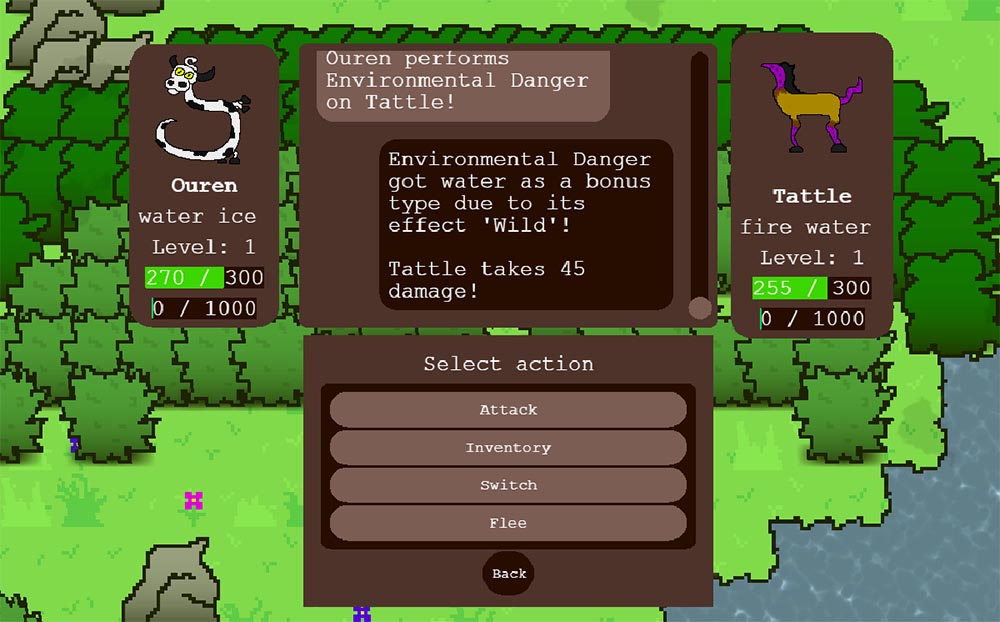Click the round Back button
Screen dimensions: 1000x622
pyautogui.click(x=509, y=573)
